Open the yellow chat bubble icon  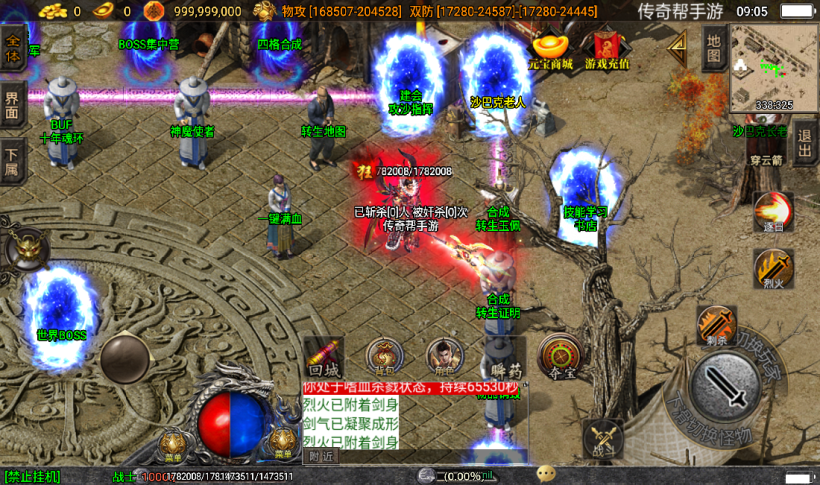click(x=546, y=474)
